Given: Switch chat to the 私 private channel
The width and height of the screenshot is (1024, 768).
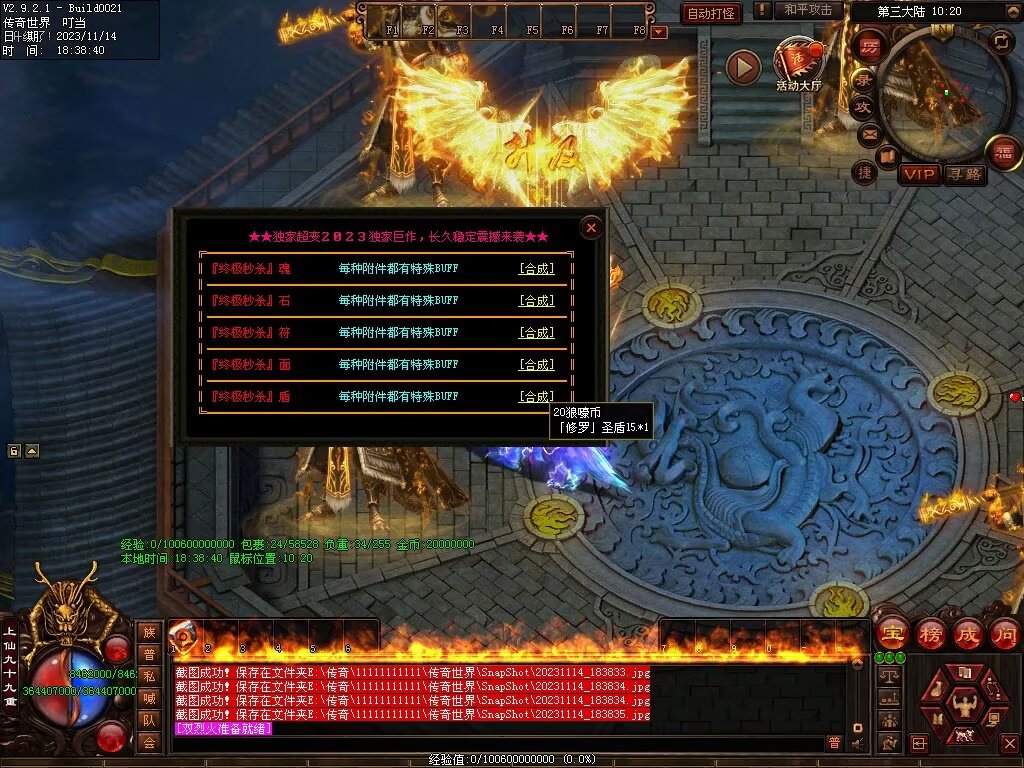Looking at the screenshot, I should pyautogui.click(x=149, y=675).
